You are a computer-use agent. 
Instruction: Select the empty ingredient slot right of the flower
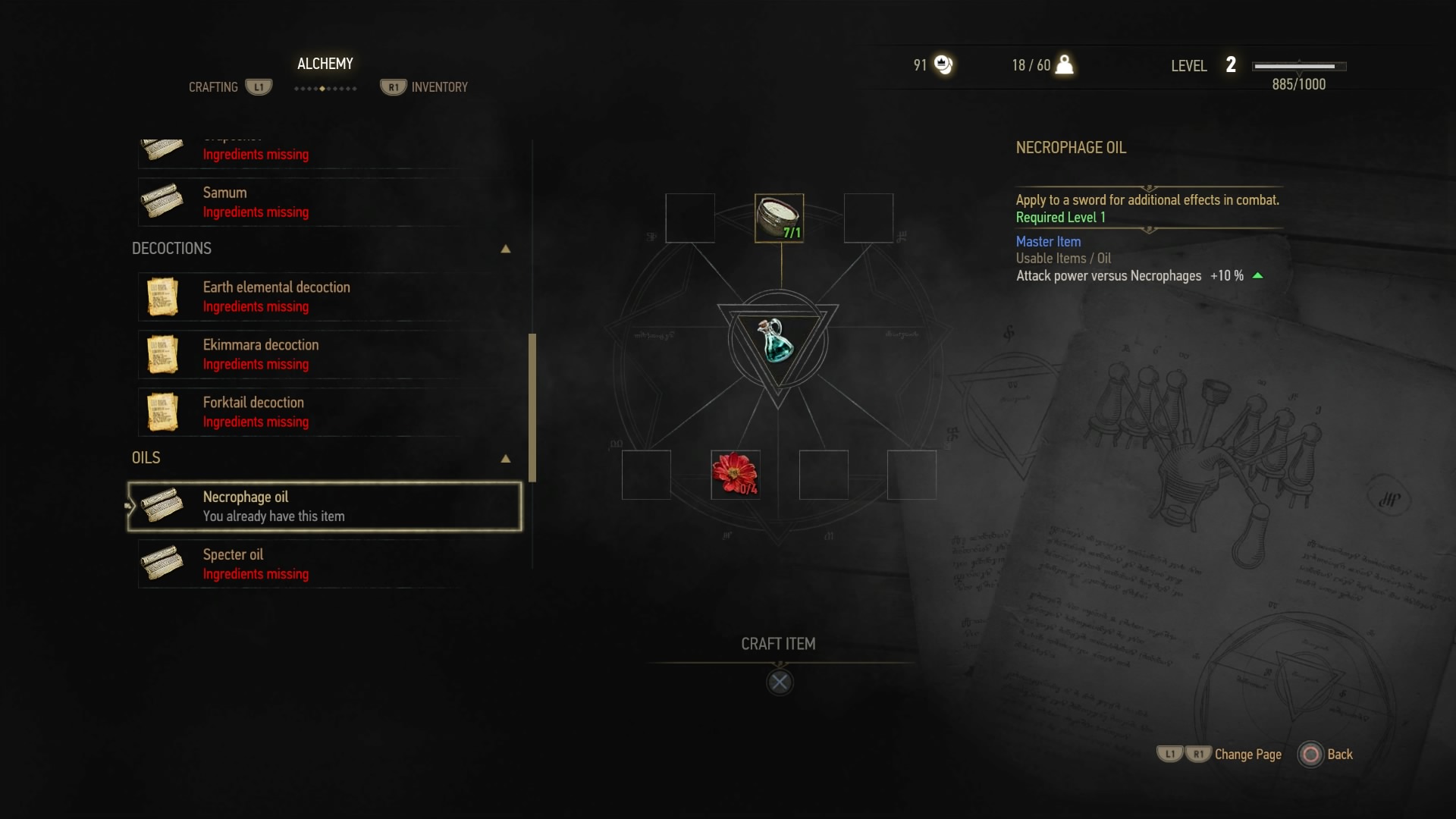point(824,474)
